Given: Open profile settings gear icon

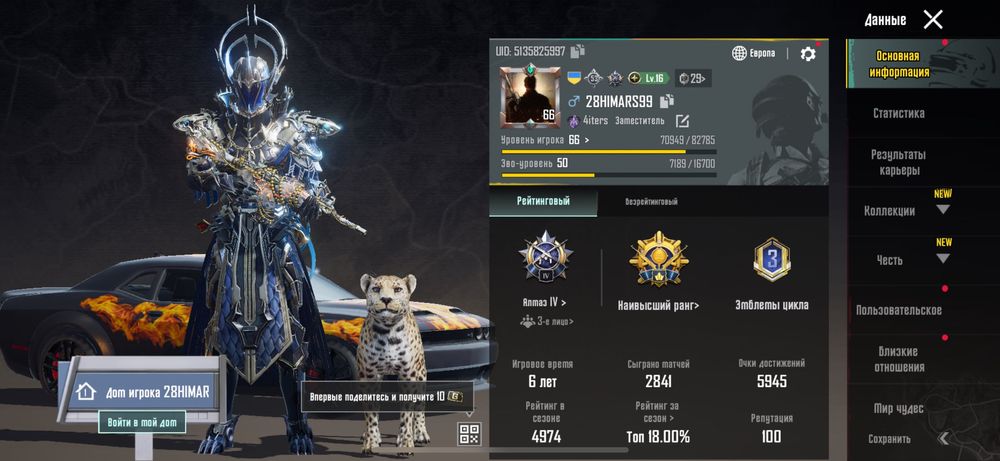Looking at the screenshot, I should 808,54.
